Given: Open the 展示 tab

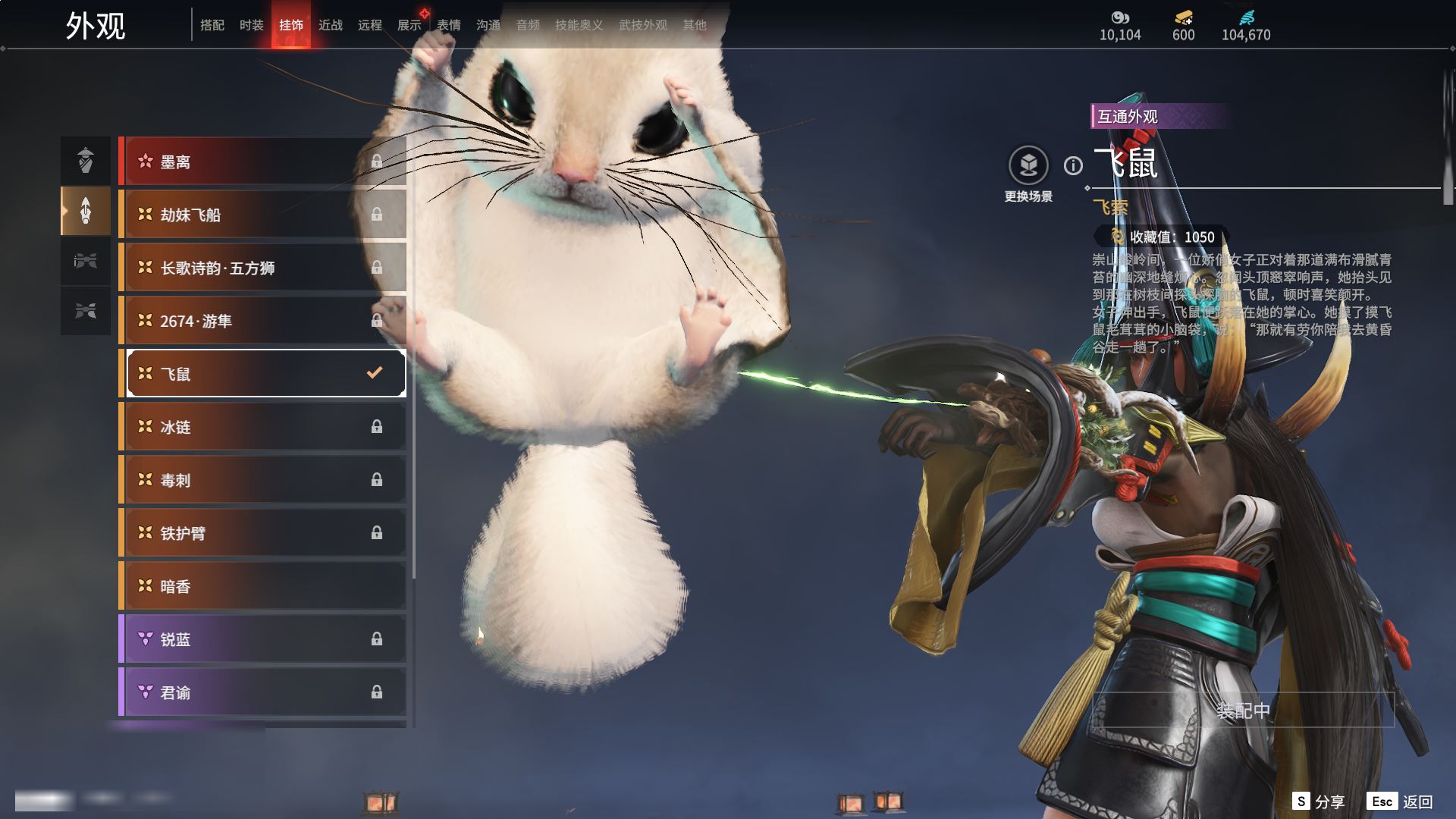Looking at the screenshot, I should 409,25.
